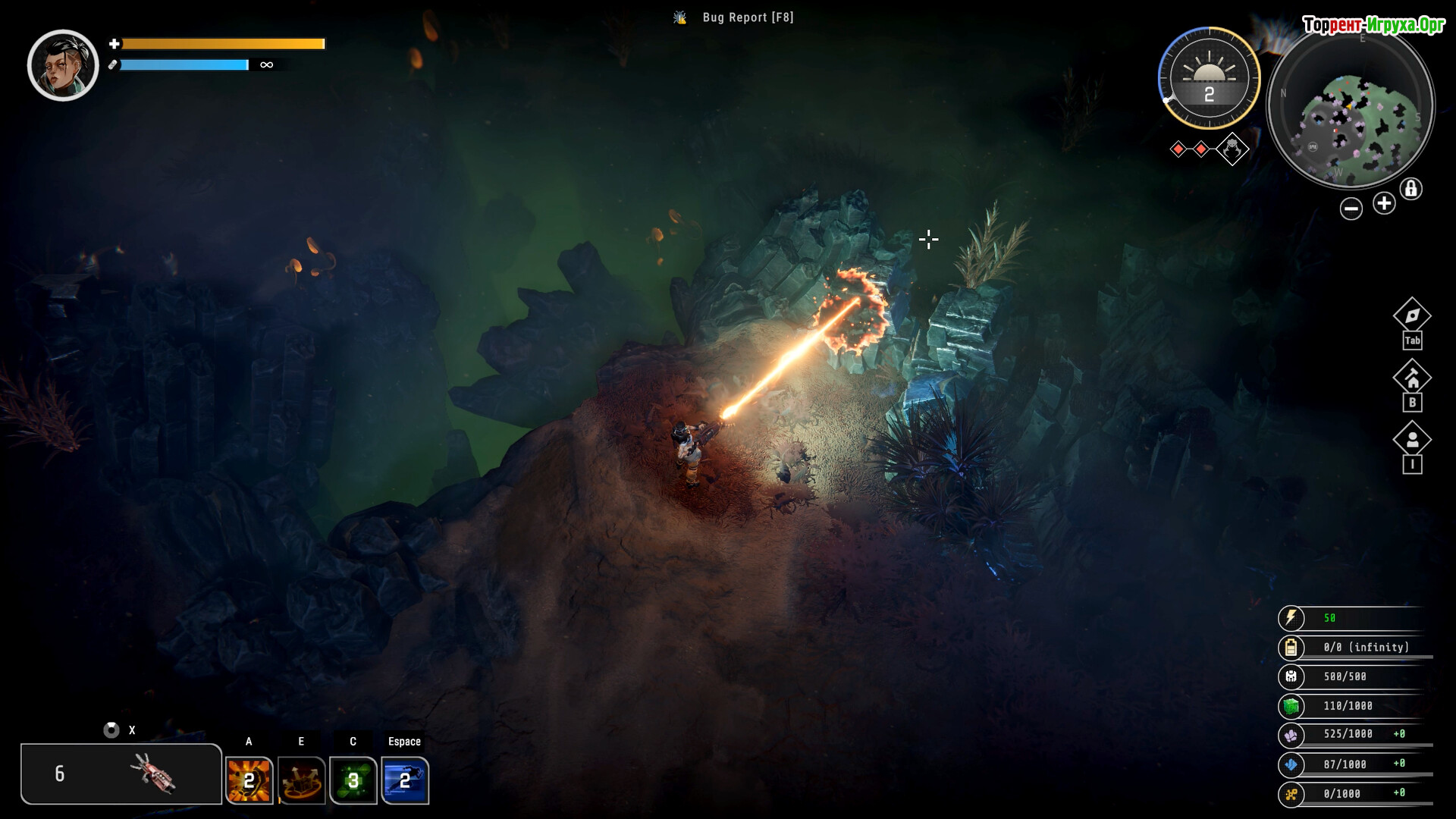The width and height of the screenshot is (1456, 819).
Task: Select the equipped flamethrower weapon slot
Action: pos(121,773)
